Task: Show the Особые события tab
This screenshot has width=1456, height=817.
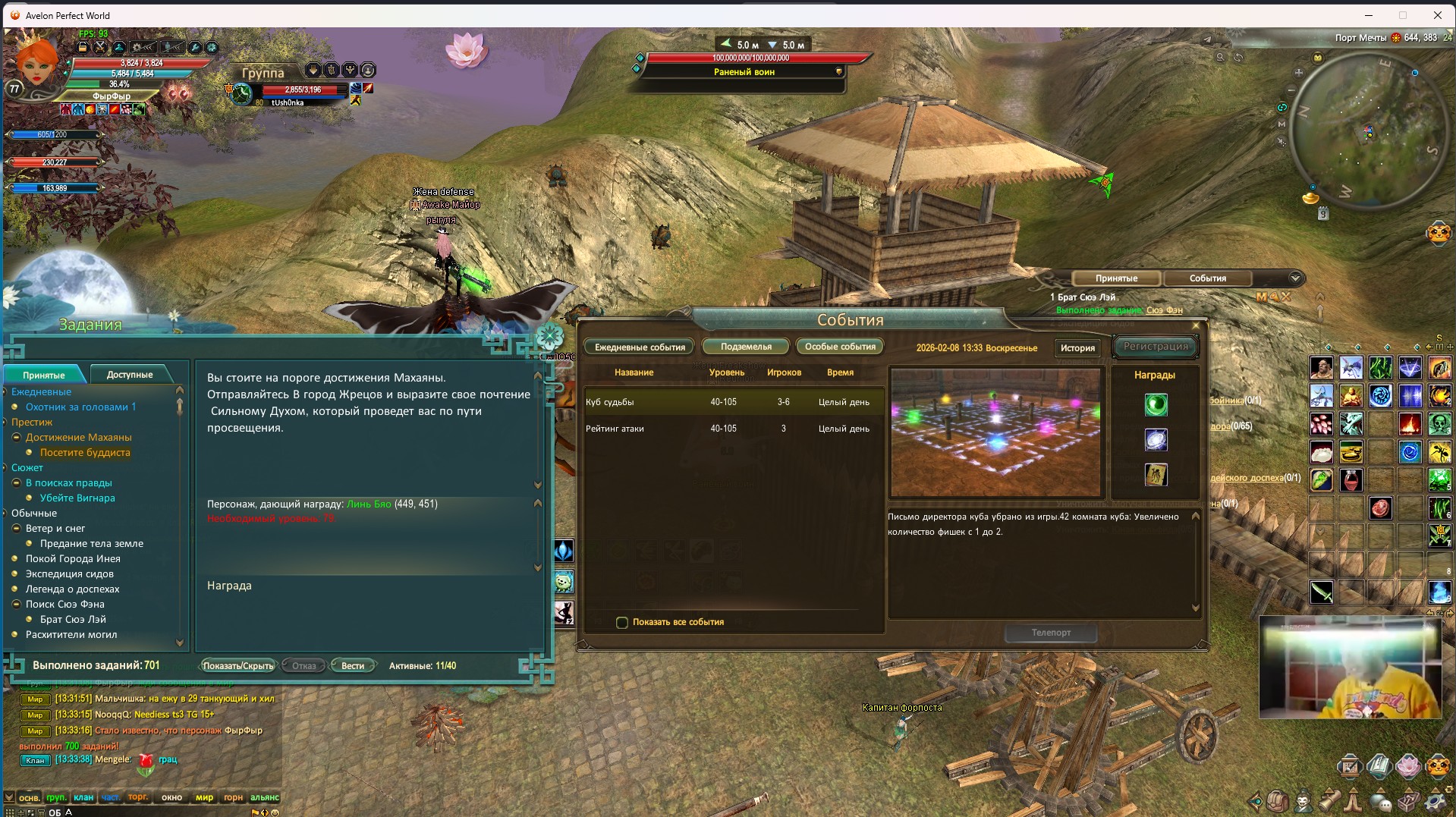Action: coord(840,347)
